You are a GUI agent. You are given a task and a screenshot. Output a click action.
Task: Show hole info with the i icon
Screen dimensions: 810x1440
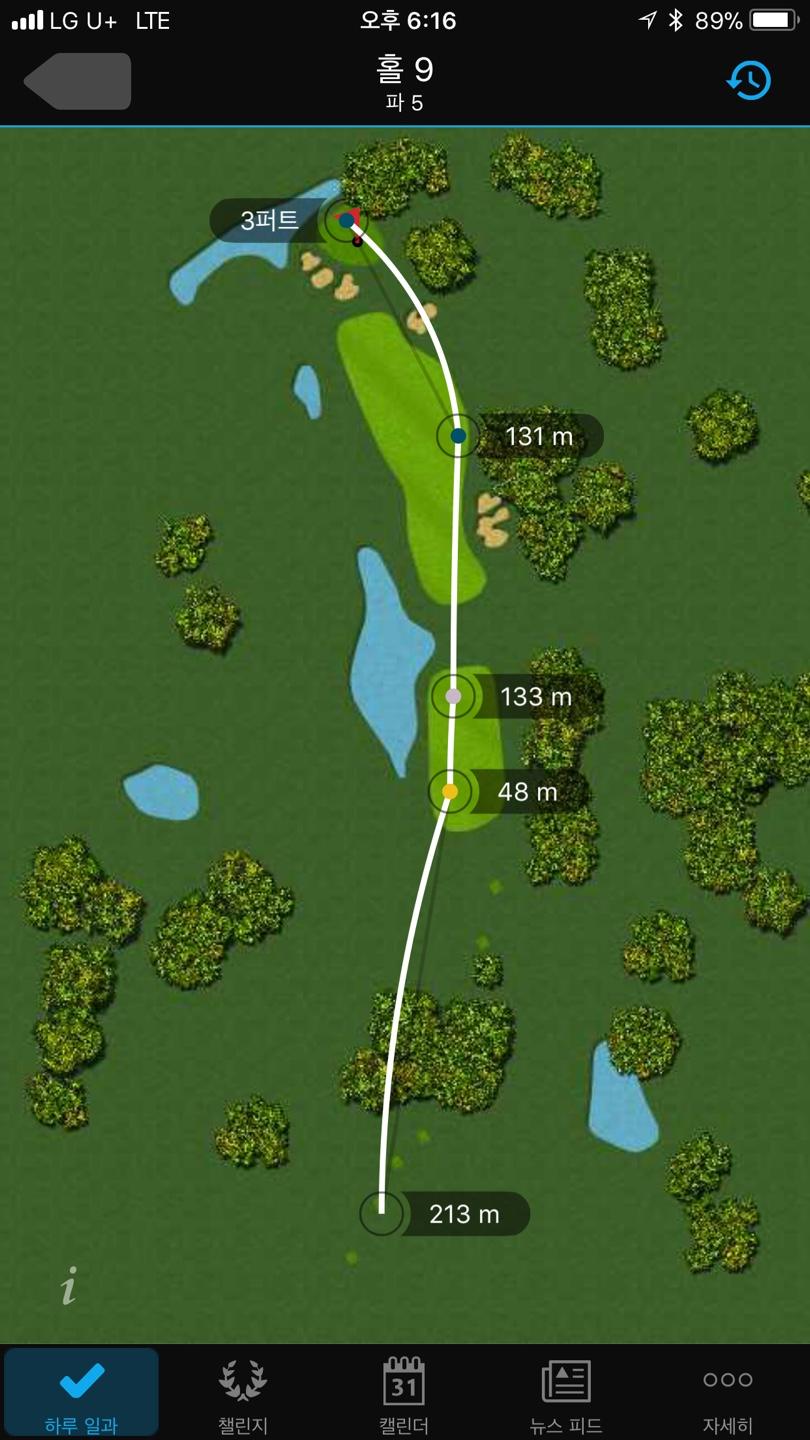[x=68, y=1286]
